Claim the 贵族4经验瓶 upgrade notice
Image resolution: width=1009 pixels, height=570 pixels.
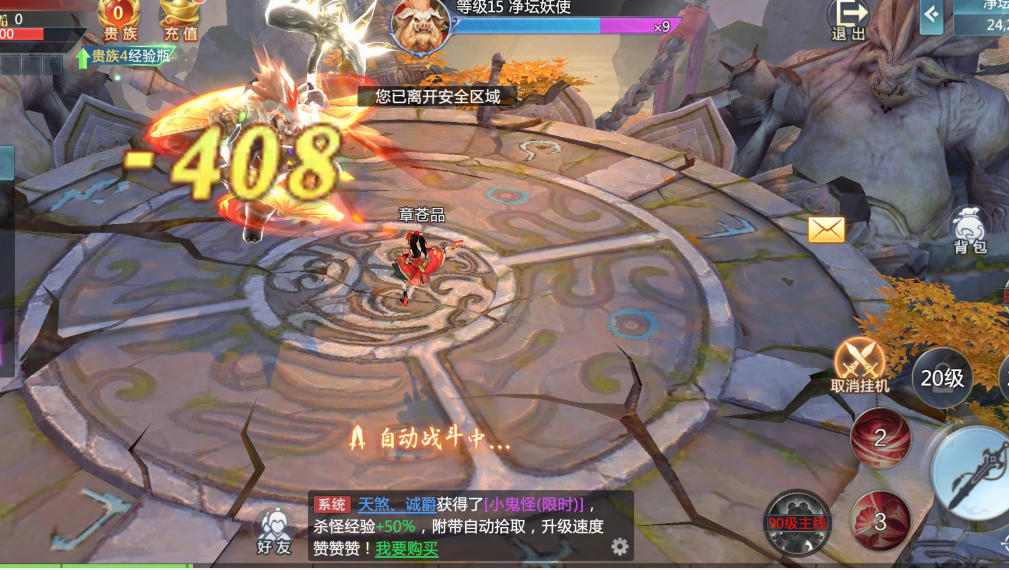pos(123,57)
